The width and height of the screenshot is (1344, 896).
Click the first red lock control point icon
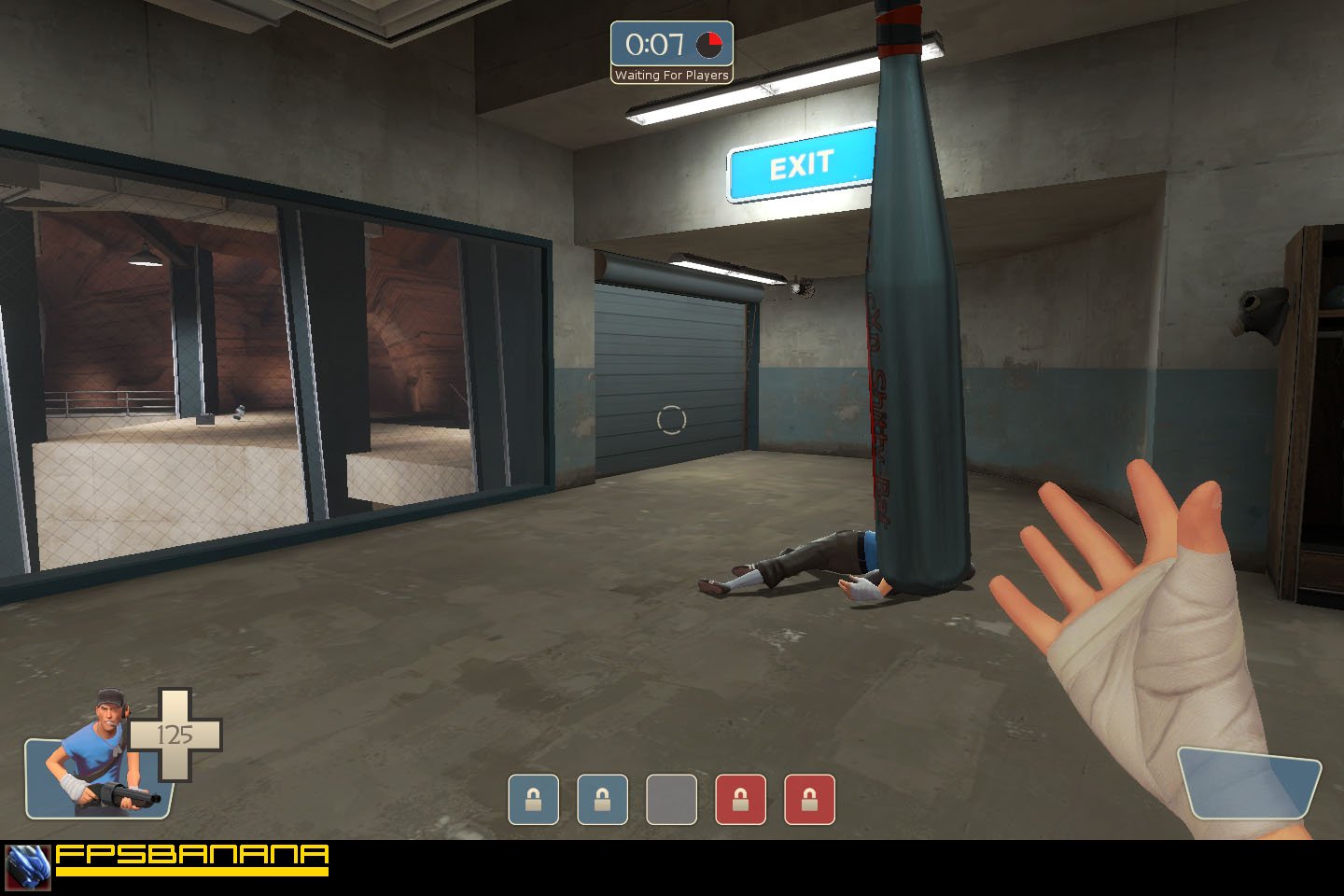pyautogui.click(x=741, y=800)
